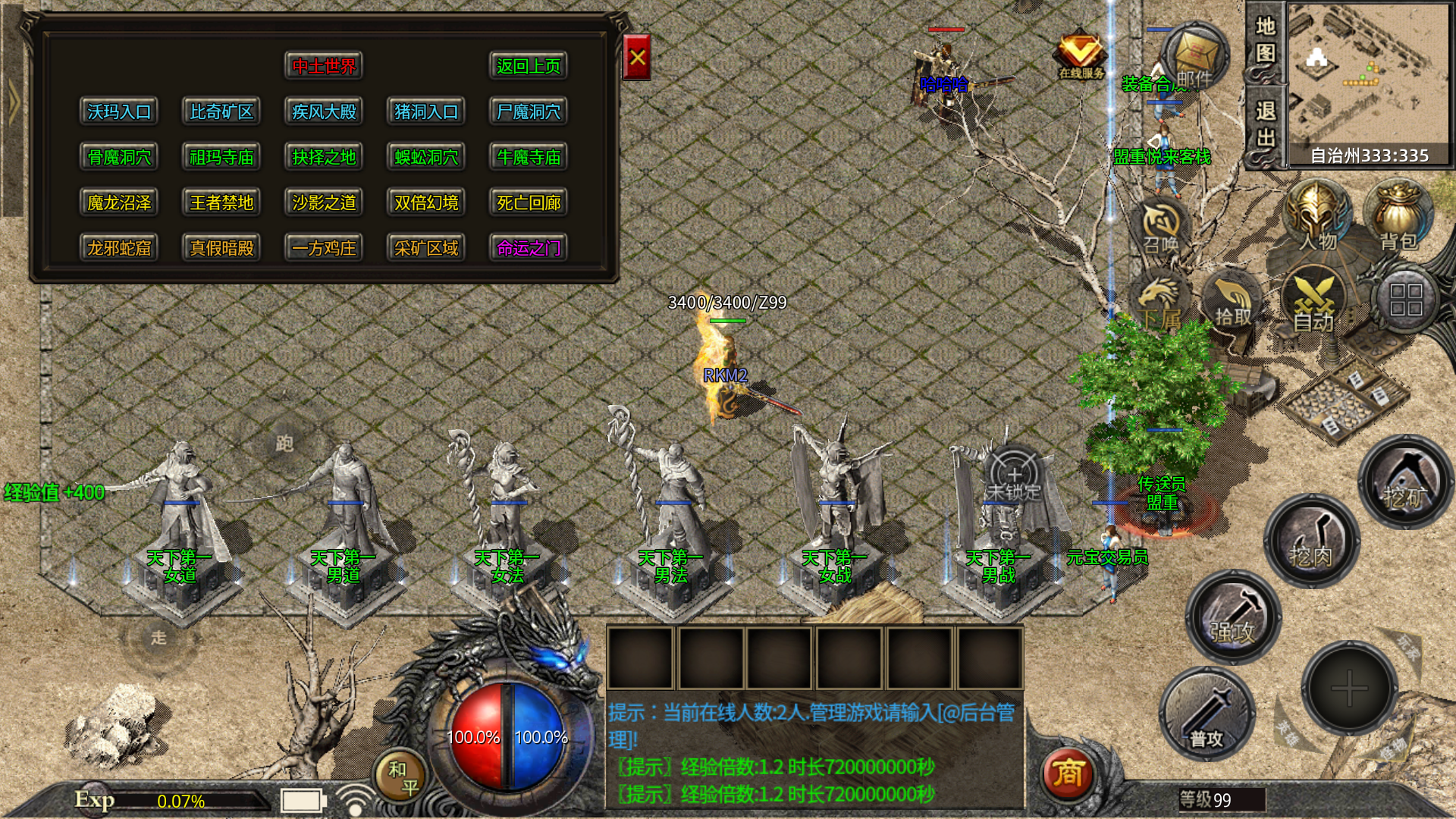Viewport: 1456px width, 819px height.
Task: Go to 牛魔寺庙
Action: tap(529, 158)
